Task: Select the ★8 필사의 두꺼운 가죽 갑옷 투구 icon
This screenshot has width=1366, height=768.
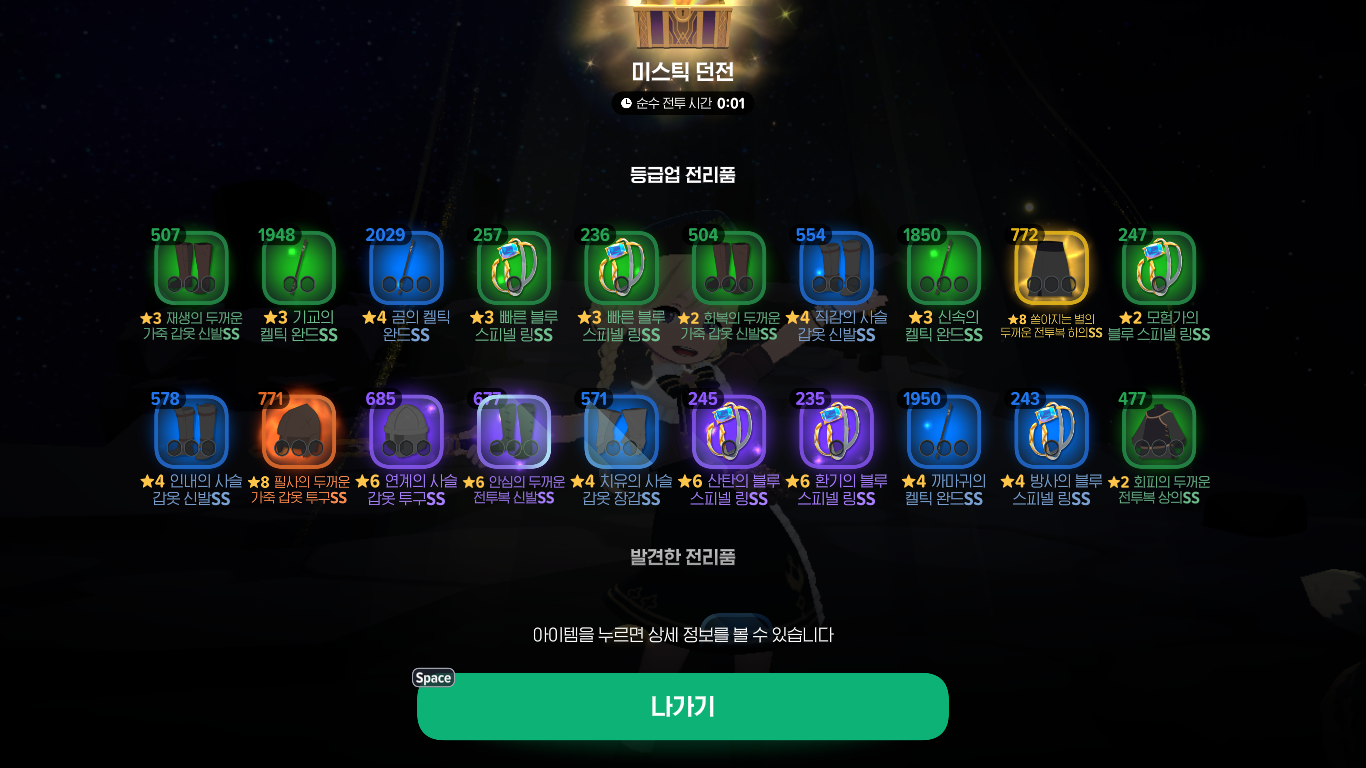Action: (298, 431)
